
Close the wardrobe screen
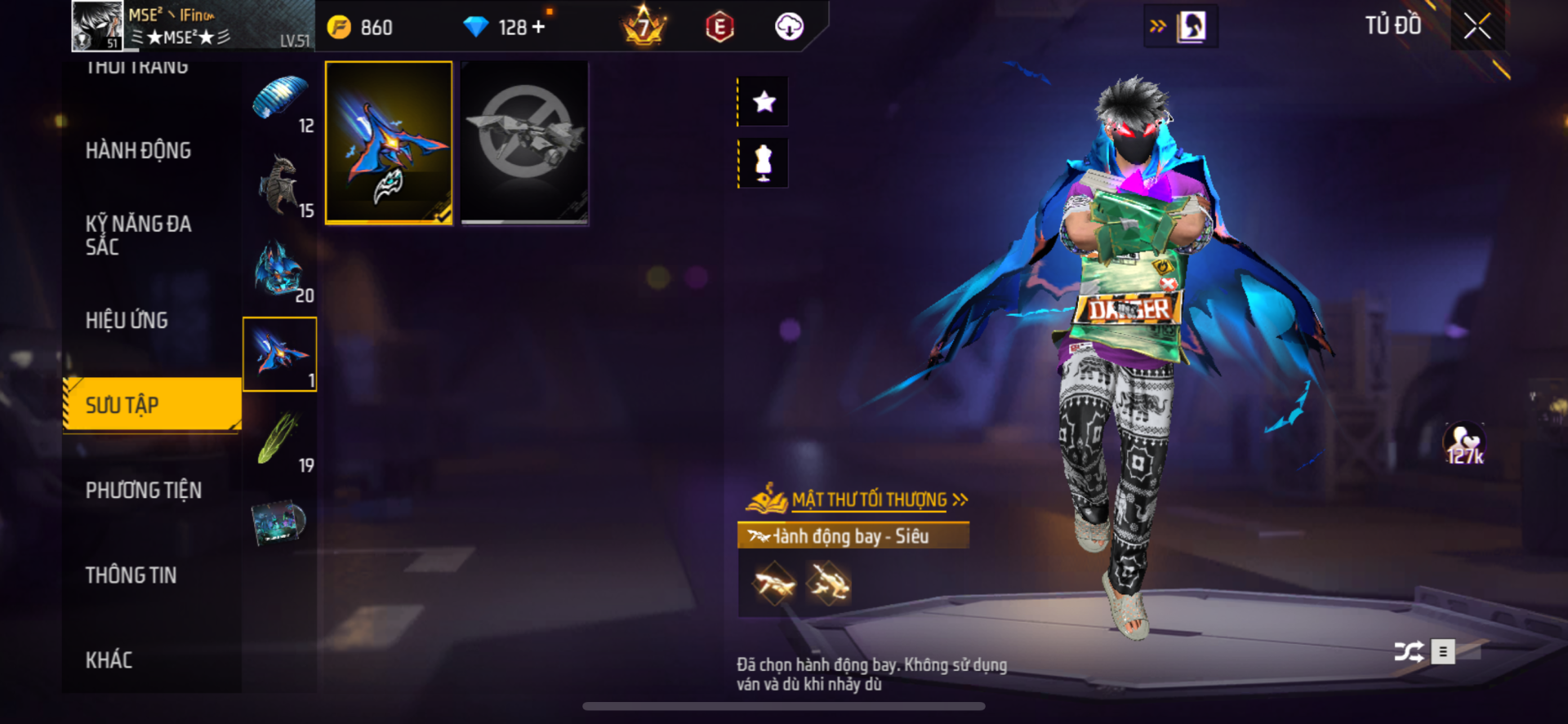point(1477,26)
